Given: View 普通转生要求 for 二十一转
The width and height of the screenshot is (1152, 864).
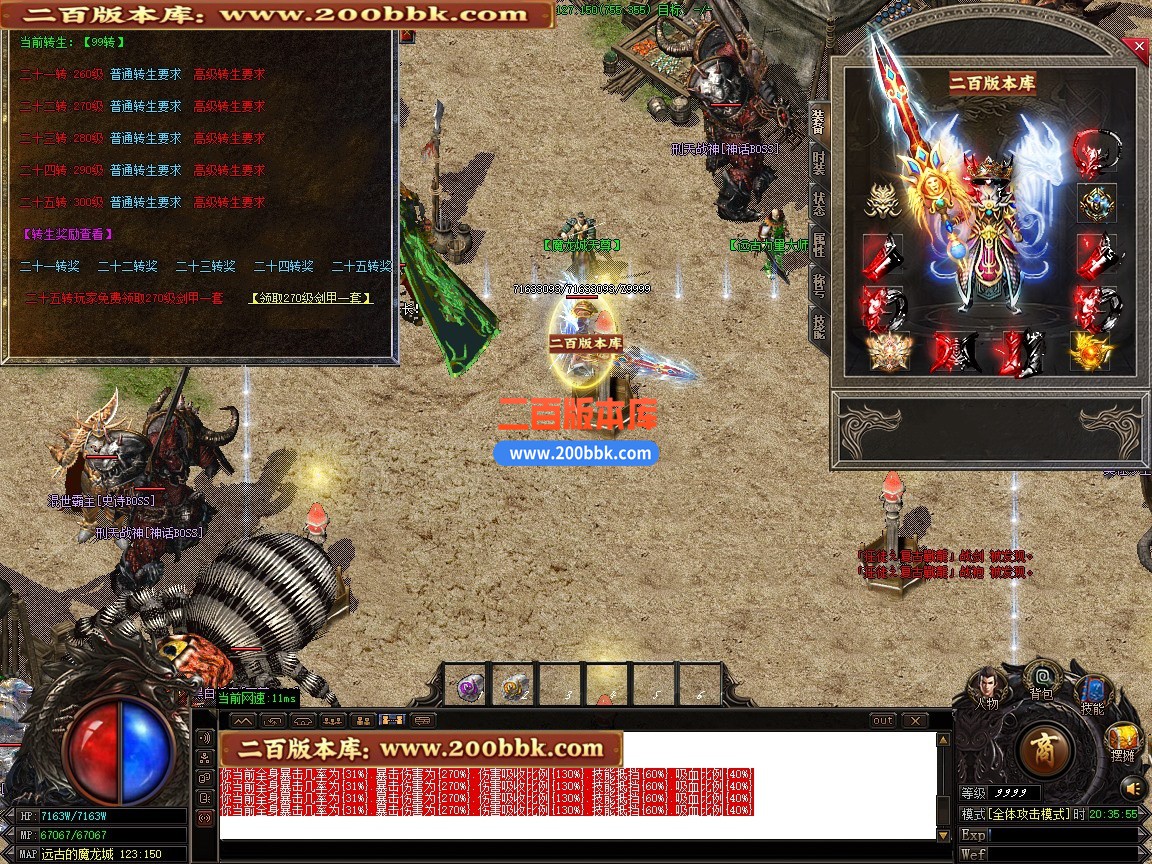Looking at the screenshot, I should click(x=146, y=74).
